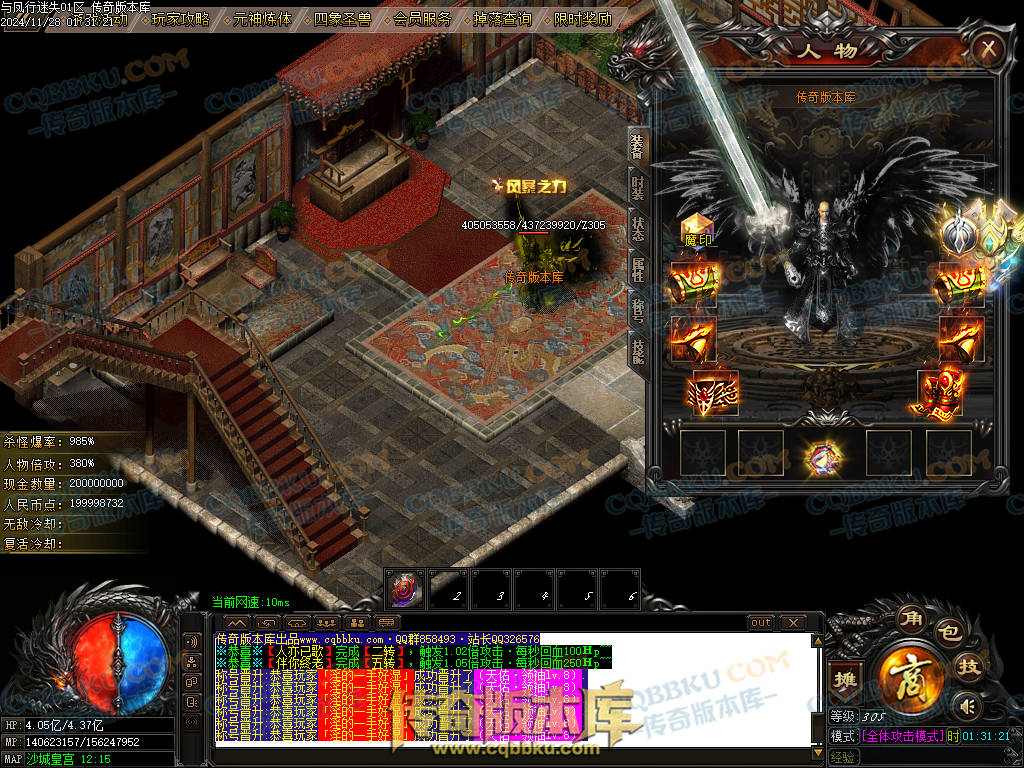Close the 人物 character panel
Image resolution: width=1024 pixels, height=768 pixels.
coord(988,47)
